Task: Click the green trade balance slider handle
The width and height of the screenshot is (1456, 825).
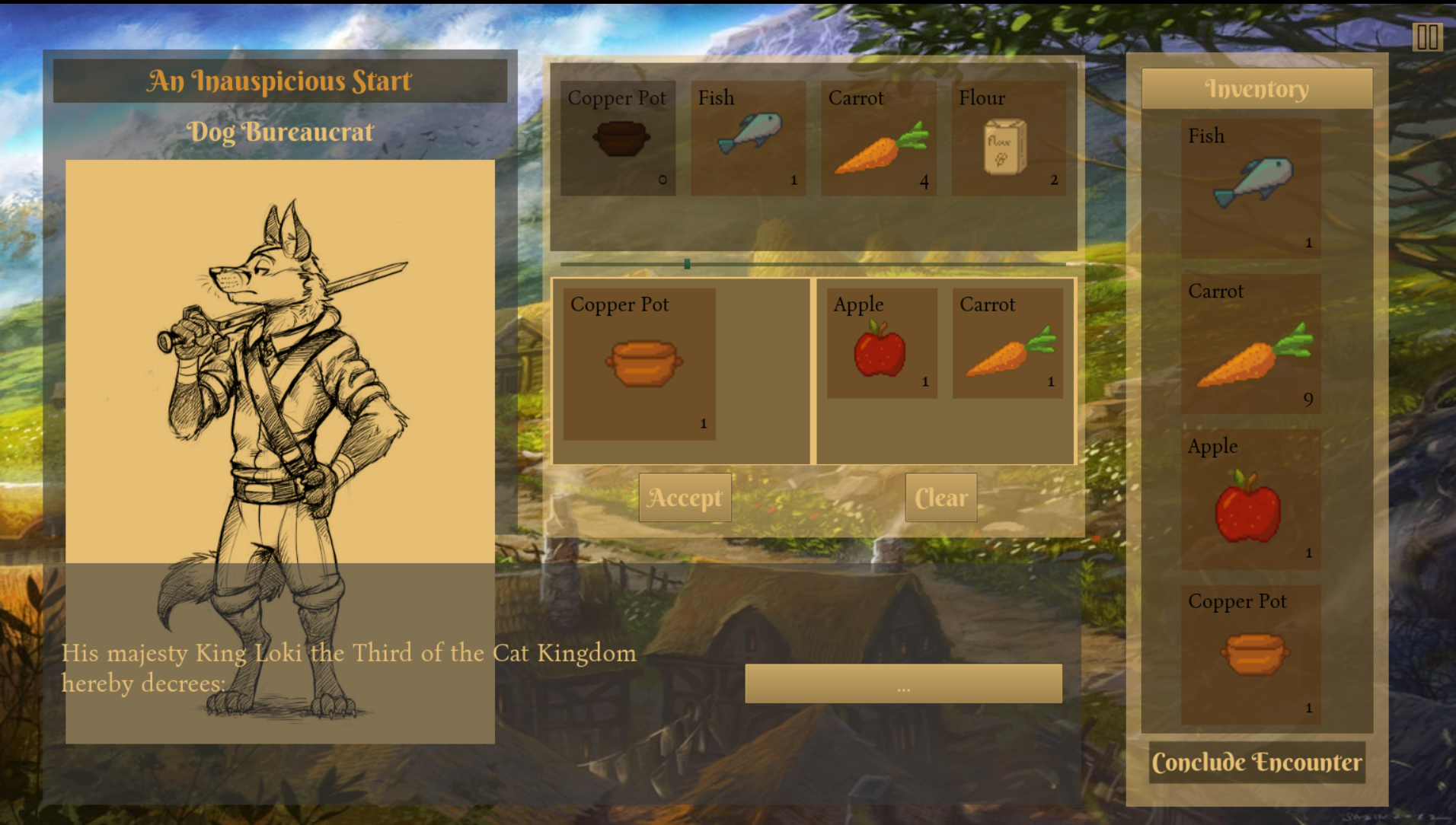Action: coord(687,264)
